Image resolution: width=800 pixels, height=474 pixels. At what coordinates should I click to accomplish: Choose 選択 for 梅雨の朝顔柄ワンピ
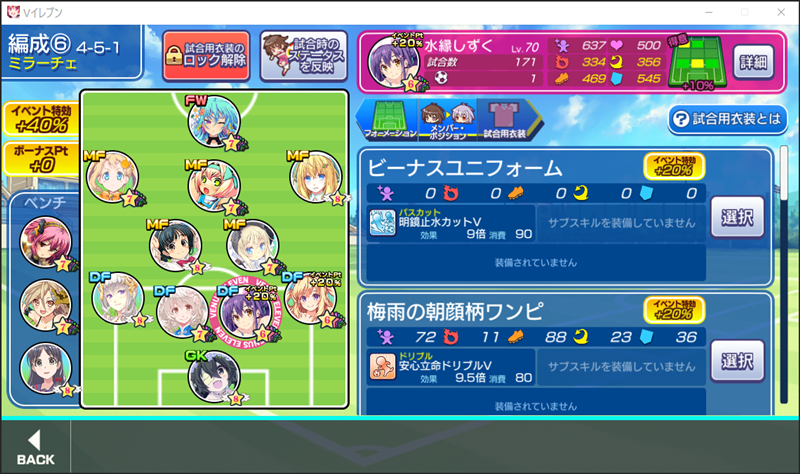738,361
